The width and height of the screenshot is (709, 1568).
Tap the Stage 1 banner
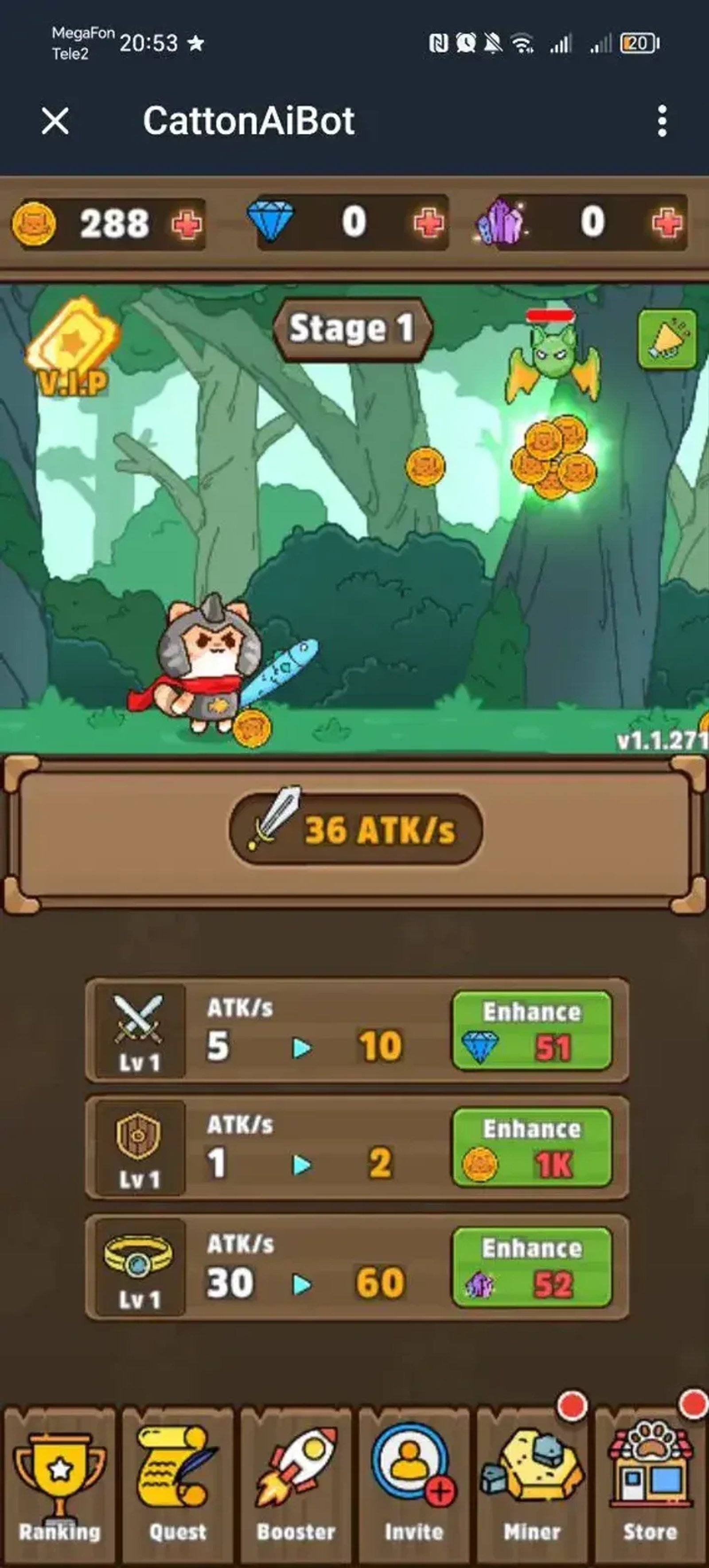[x=354, y=329]
